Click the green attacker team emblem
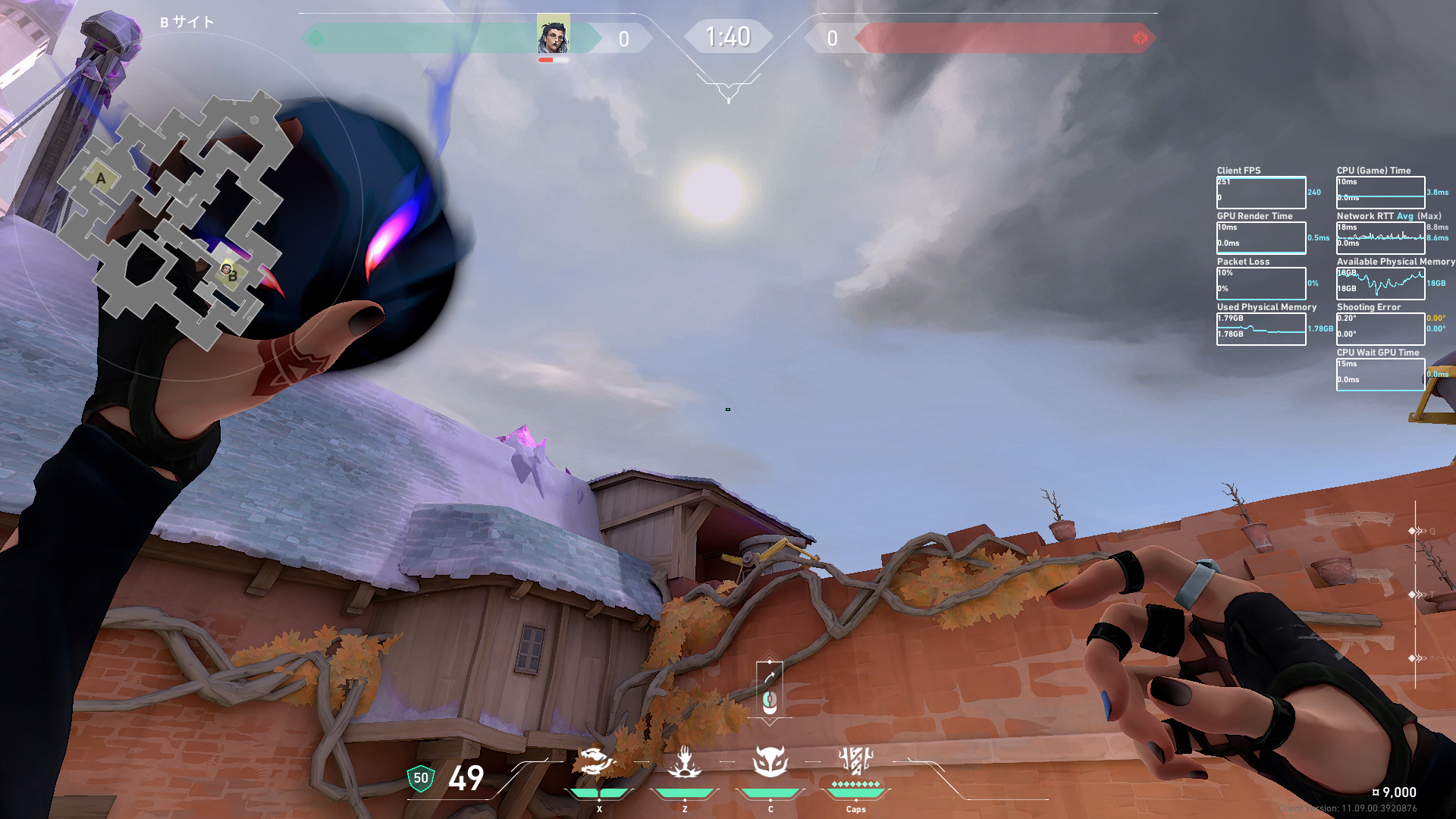1456x819 pixels. (316, 38)
